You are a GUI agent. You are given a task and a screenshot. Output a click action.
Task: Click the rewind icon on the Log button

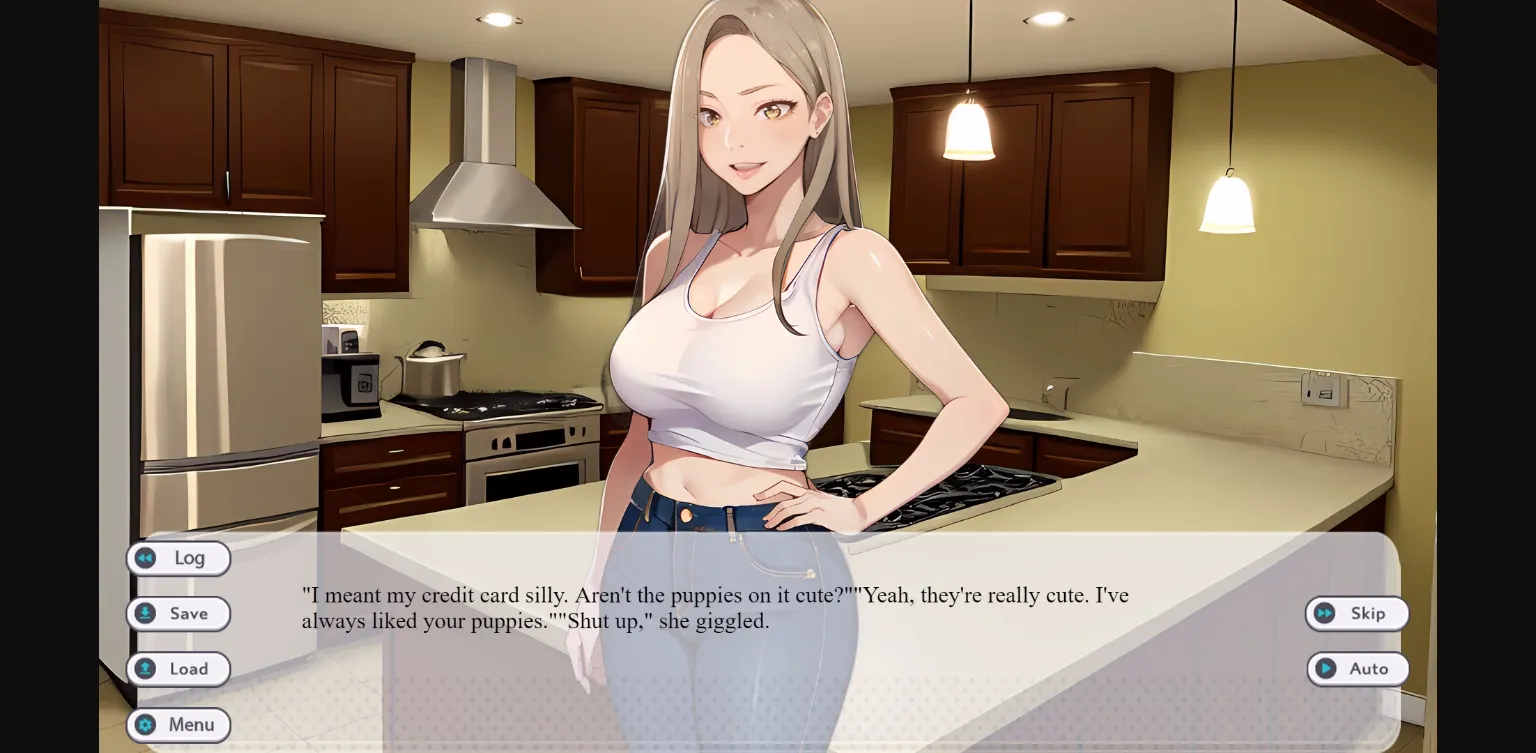pos(145,558)
